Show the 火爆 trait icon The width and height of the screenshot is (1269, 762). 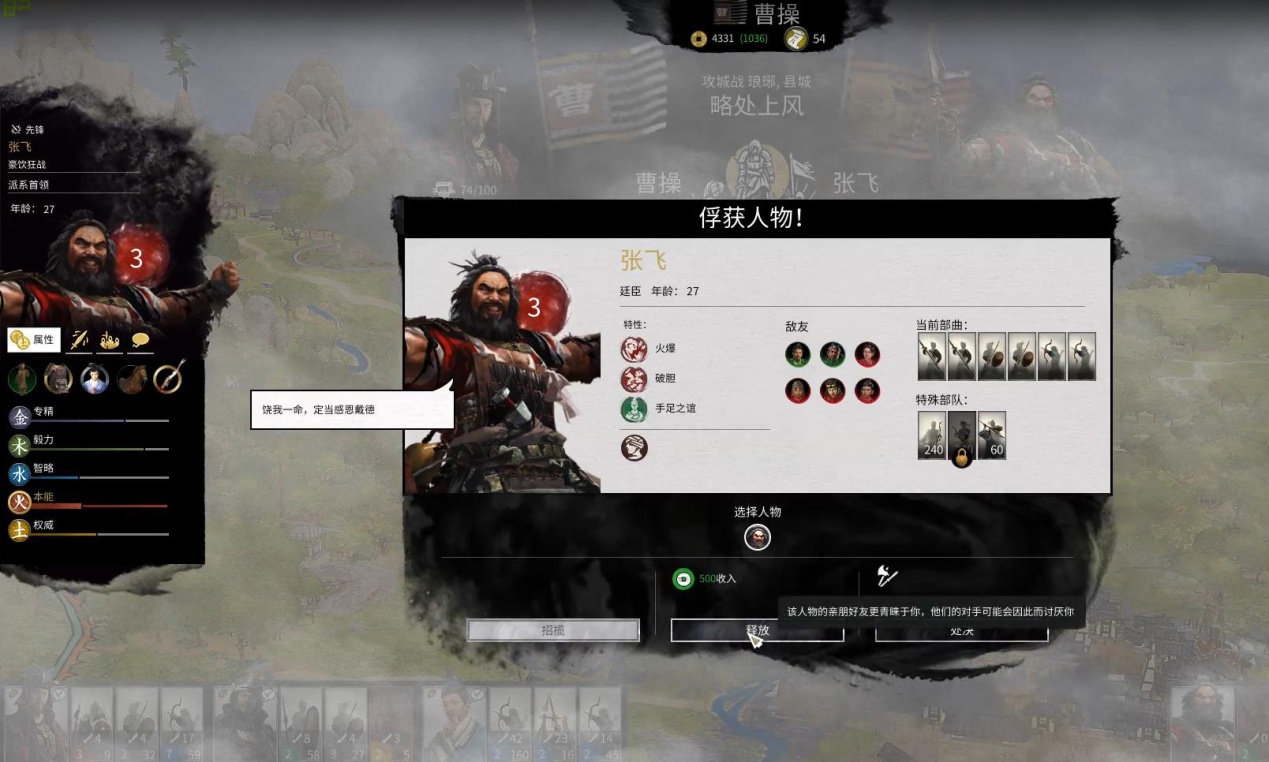click(634, 349)
